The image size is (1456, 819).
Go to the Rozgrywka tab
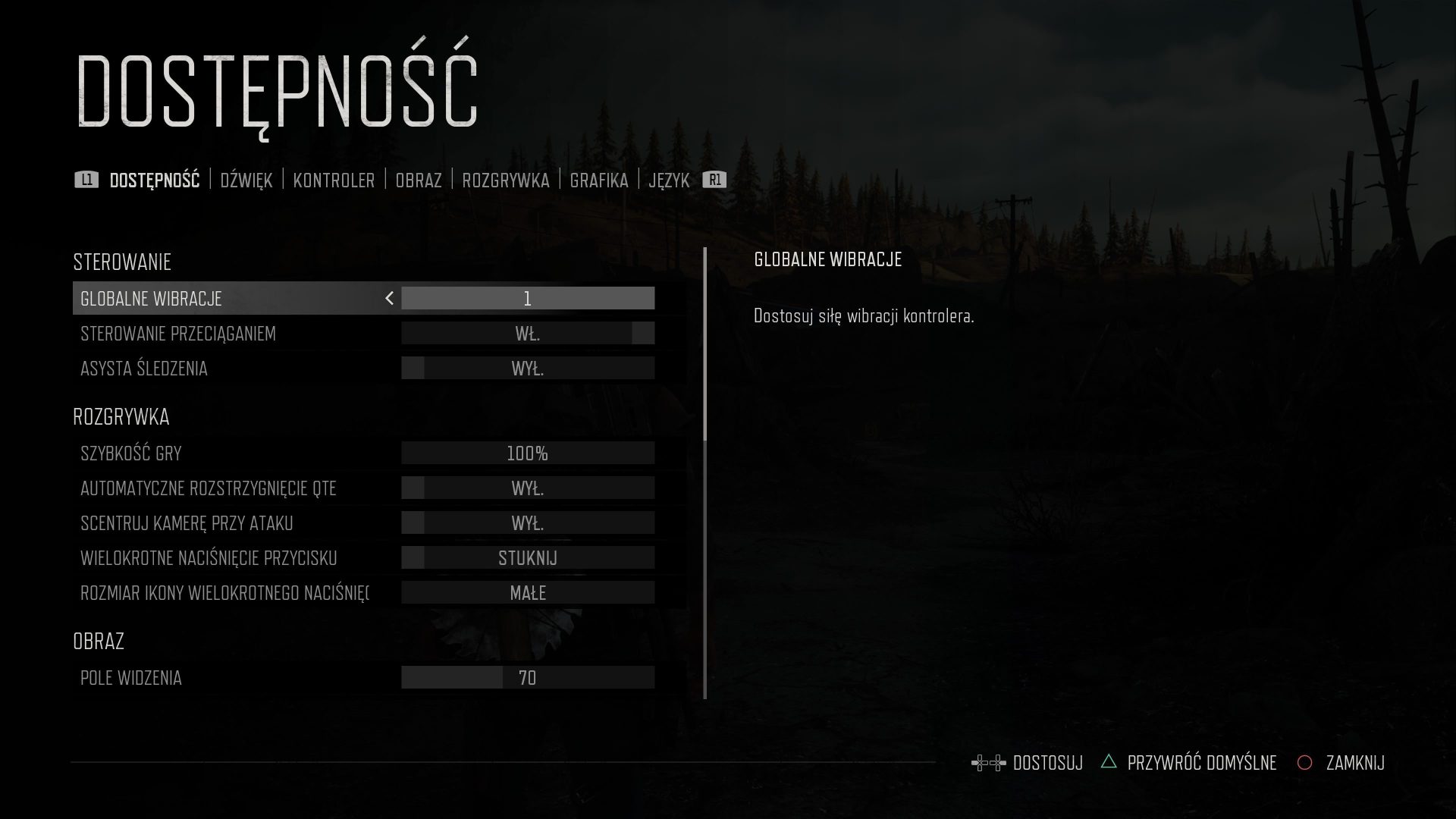pyautogui.click(x=505, y=180)
